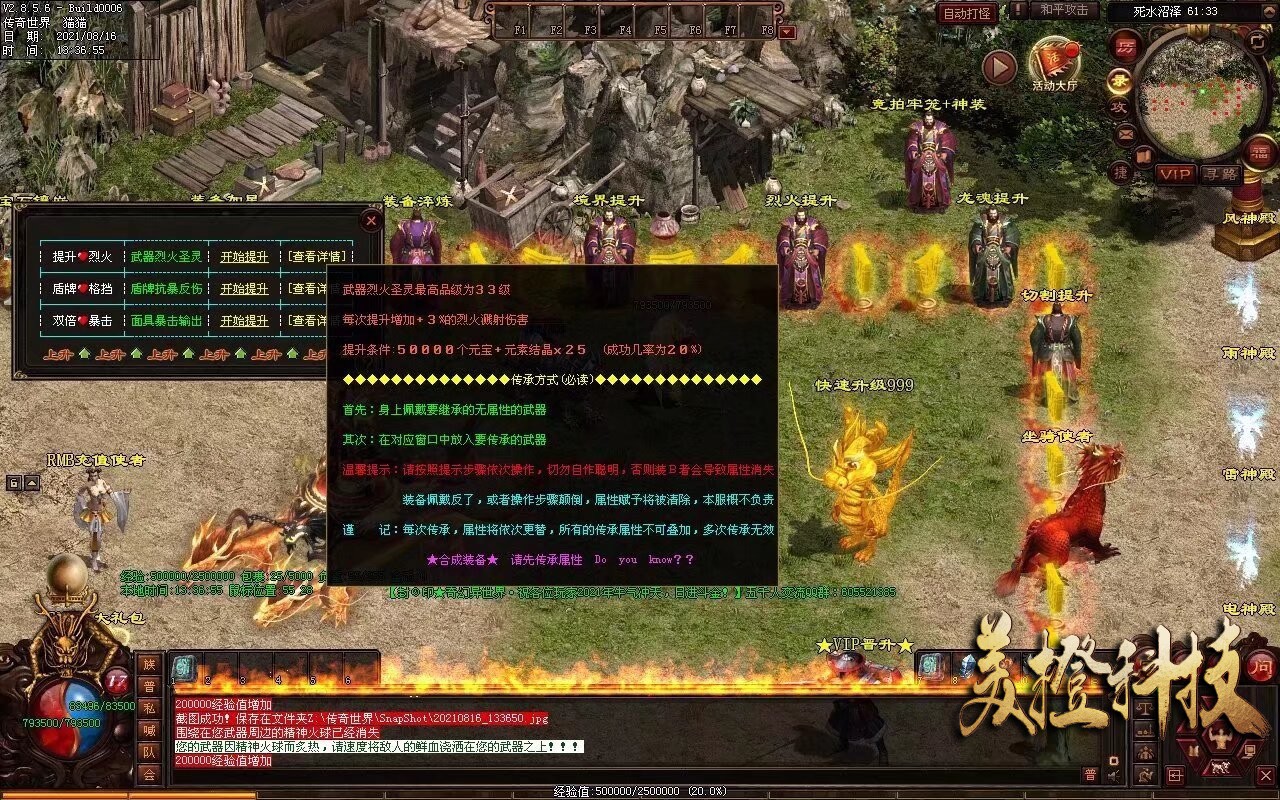This screenshot has height=800, width=1280.
Task: Click the pet dog icon in the bottom-right menu
Action: [x=1221, y=767]
